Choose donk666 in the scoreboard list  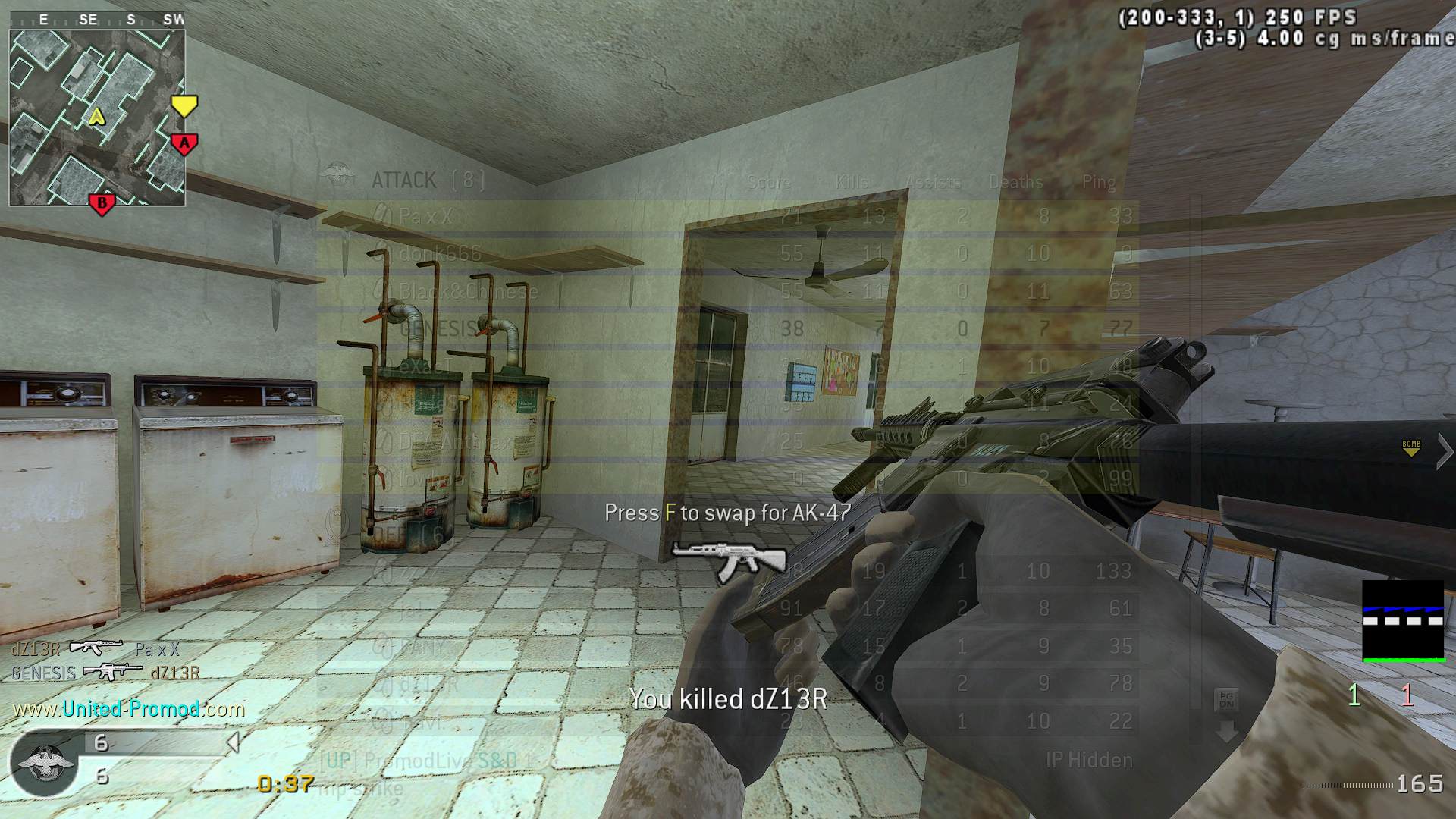[x=726, y=253]
